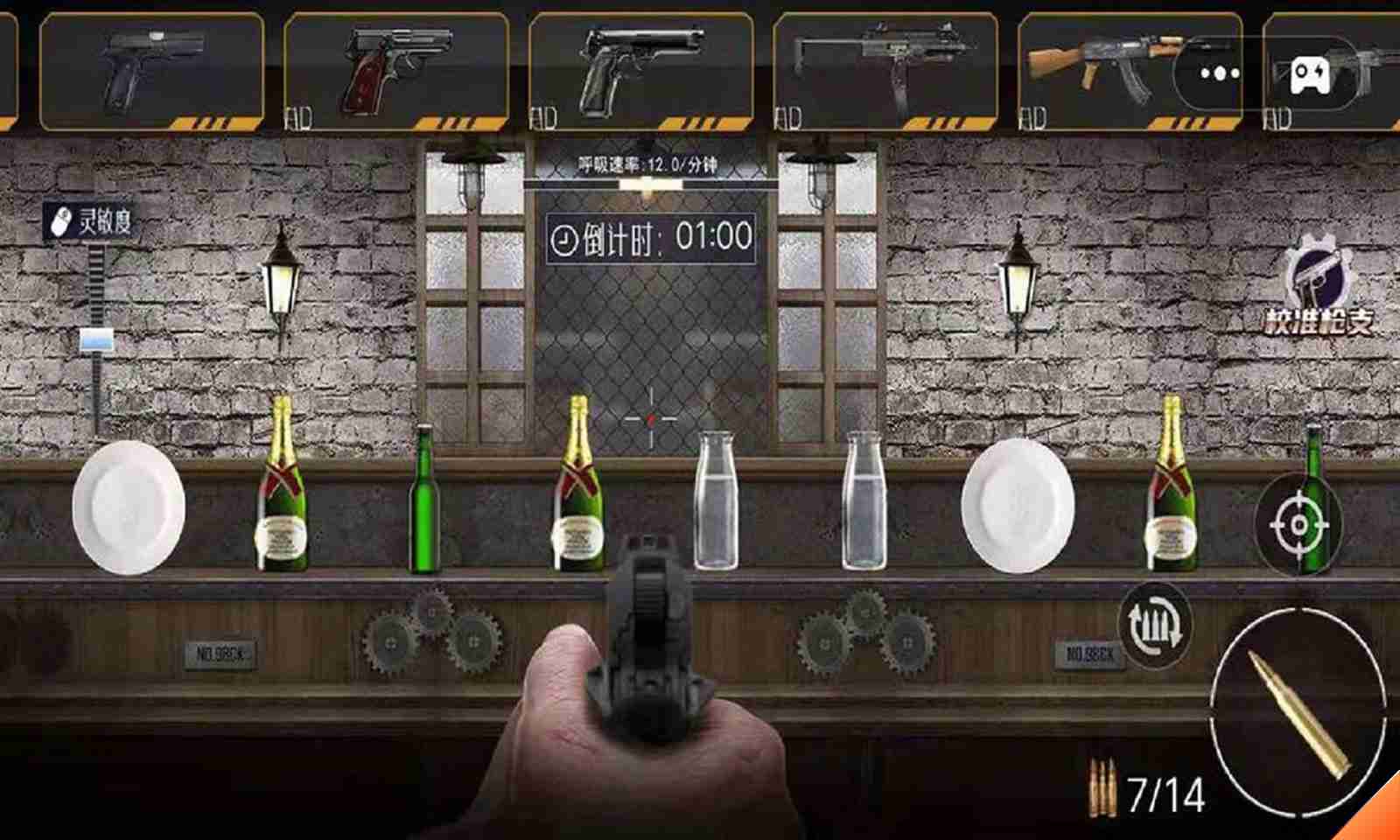Select the black pistol weapon slot

coord(151,71)
